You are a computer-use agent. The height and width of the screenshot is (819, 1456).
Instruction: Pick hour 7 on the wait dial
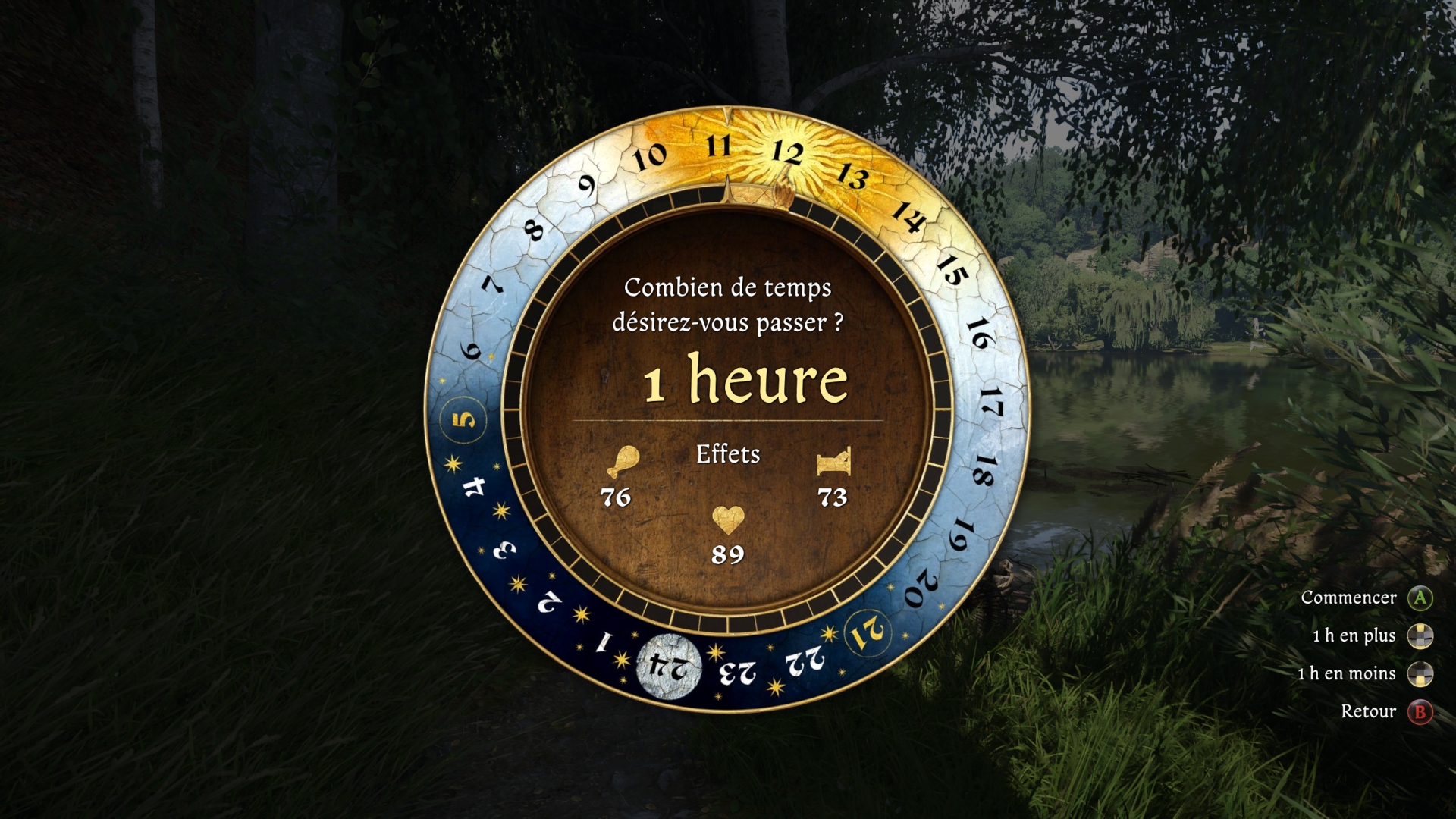point(493,284)
